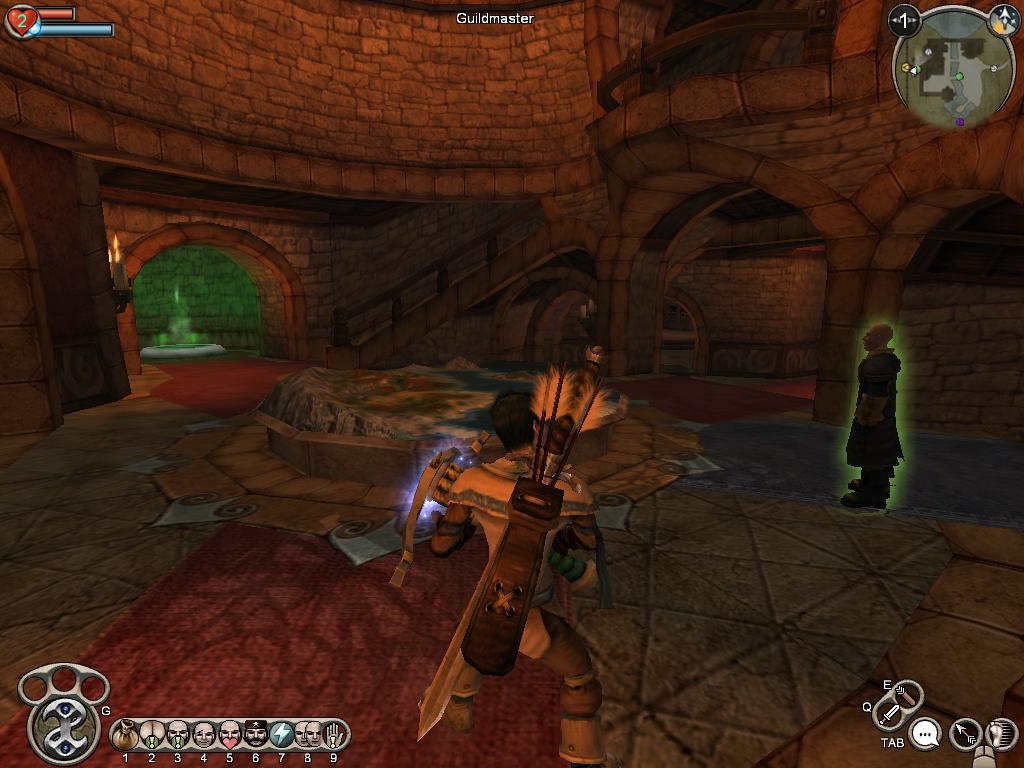This screenshot has height=768, width=1024.
Task: Select the two-faces expression in slot 8
Action: [x=308, y=736]
